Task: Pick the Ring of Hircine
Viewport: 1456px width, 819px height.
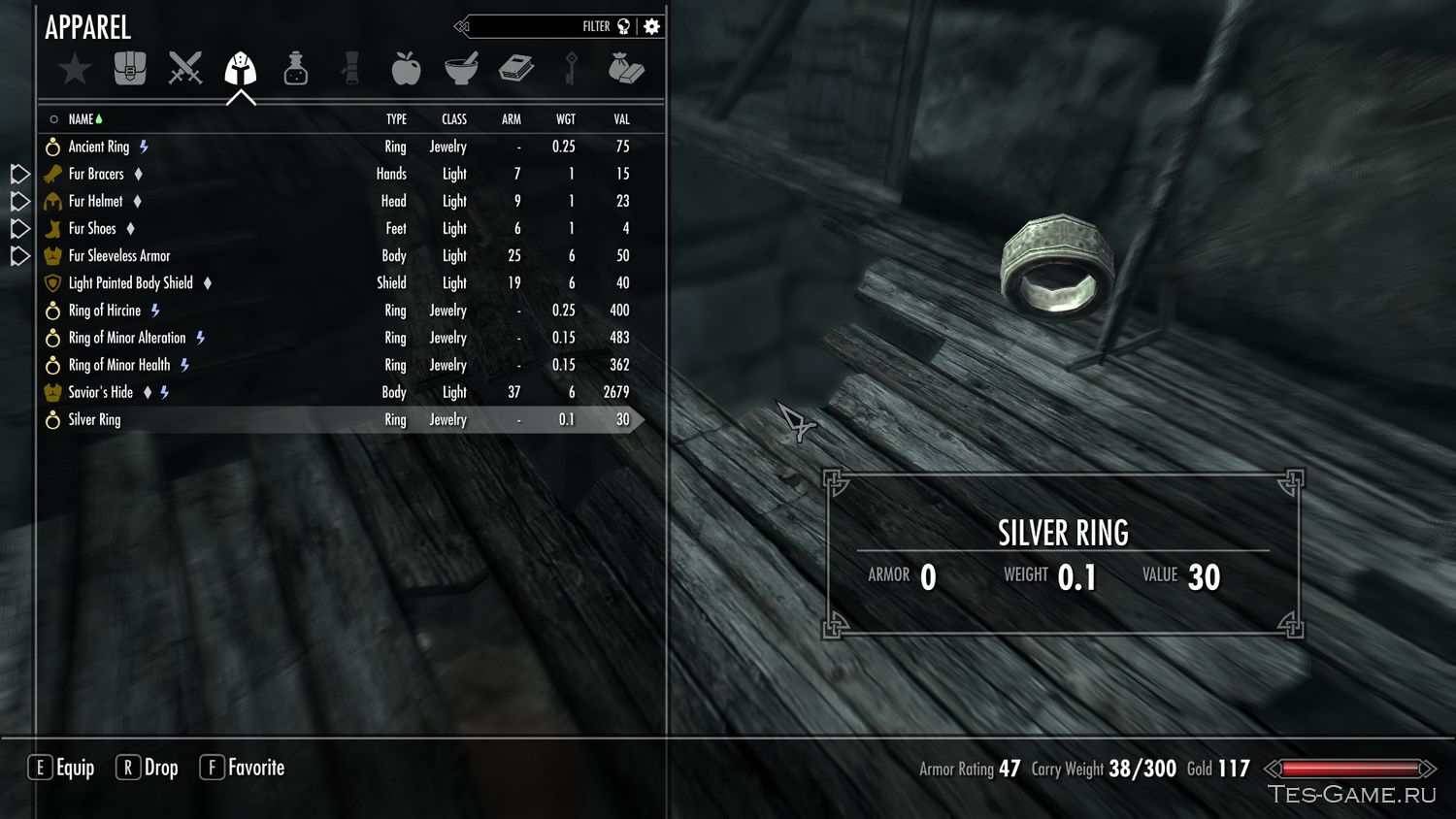Action: click(105, 311)
